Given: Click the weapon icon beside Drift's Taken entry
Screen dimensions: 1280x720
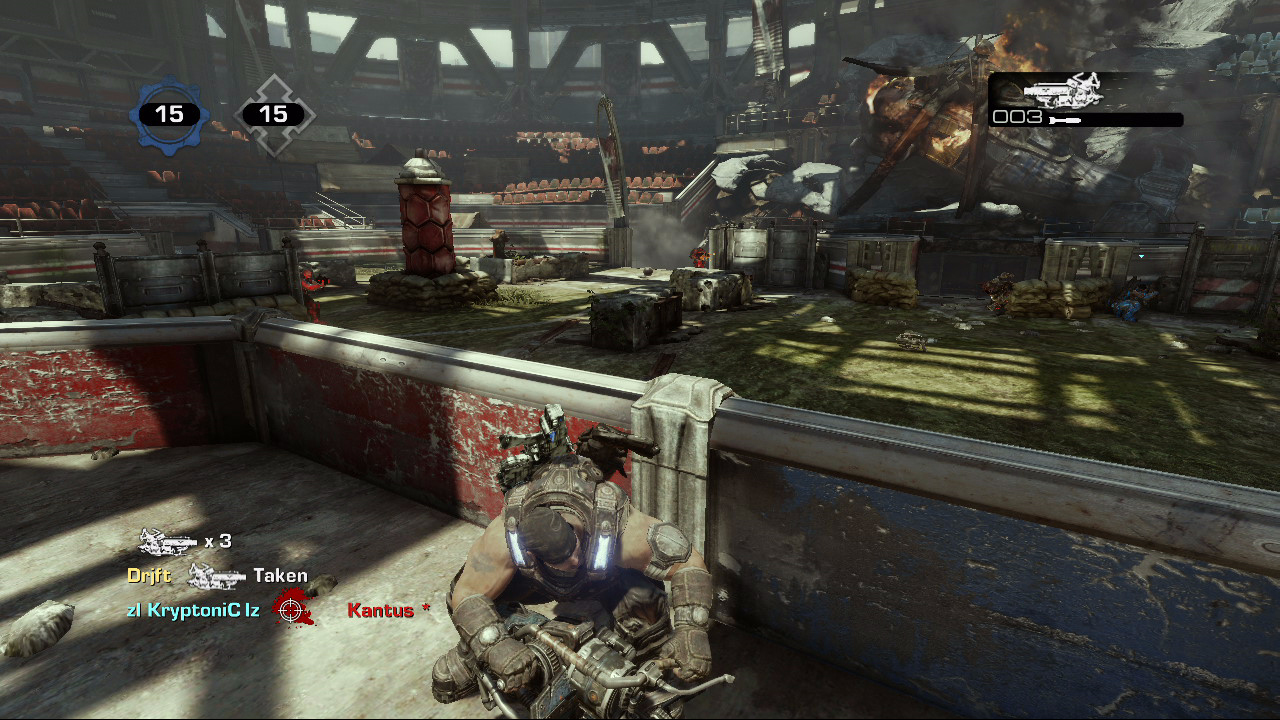Looking at the screenshot, I should (216, 576).
